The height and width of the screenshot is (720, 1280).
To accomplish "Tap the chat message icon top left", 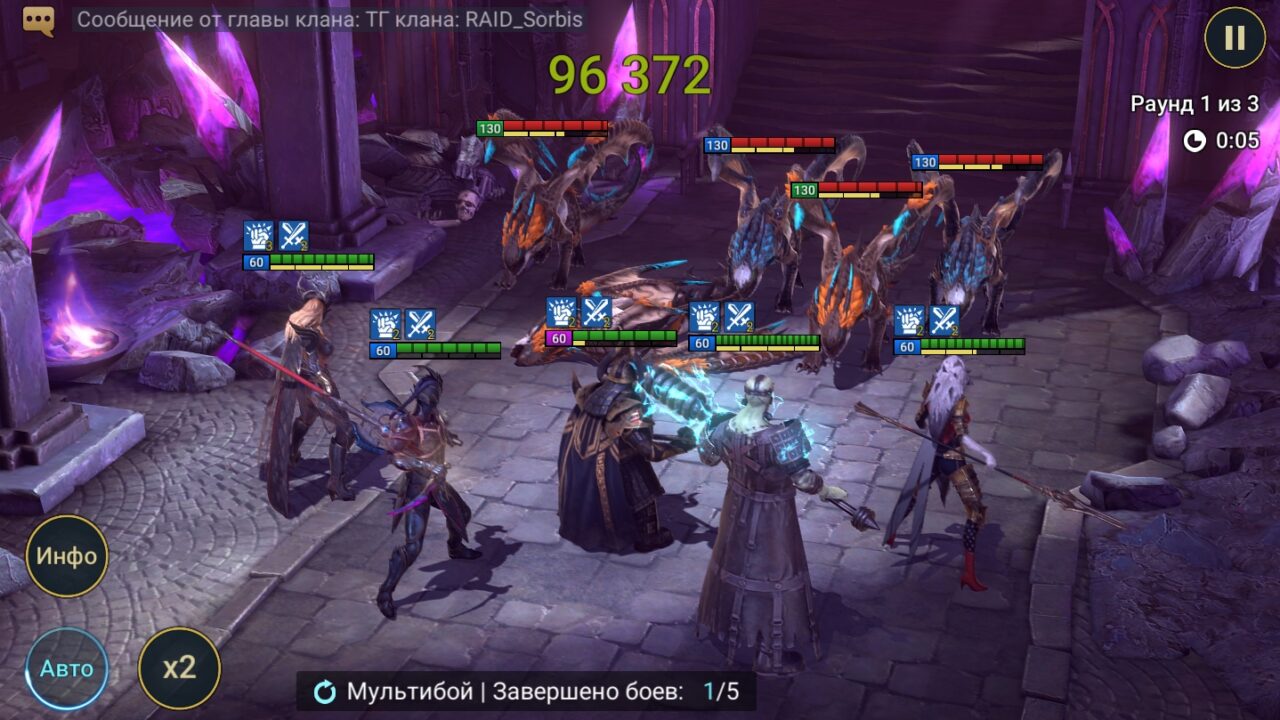I will [x=37, y=19].
